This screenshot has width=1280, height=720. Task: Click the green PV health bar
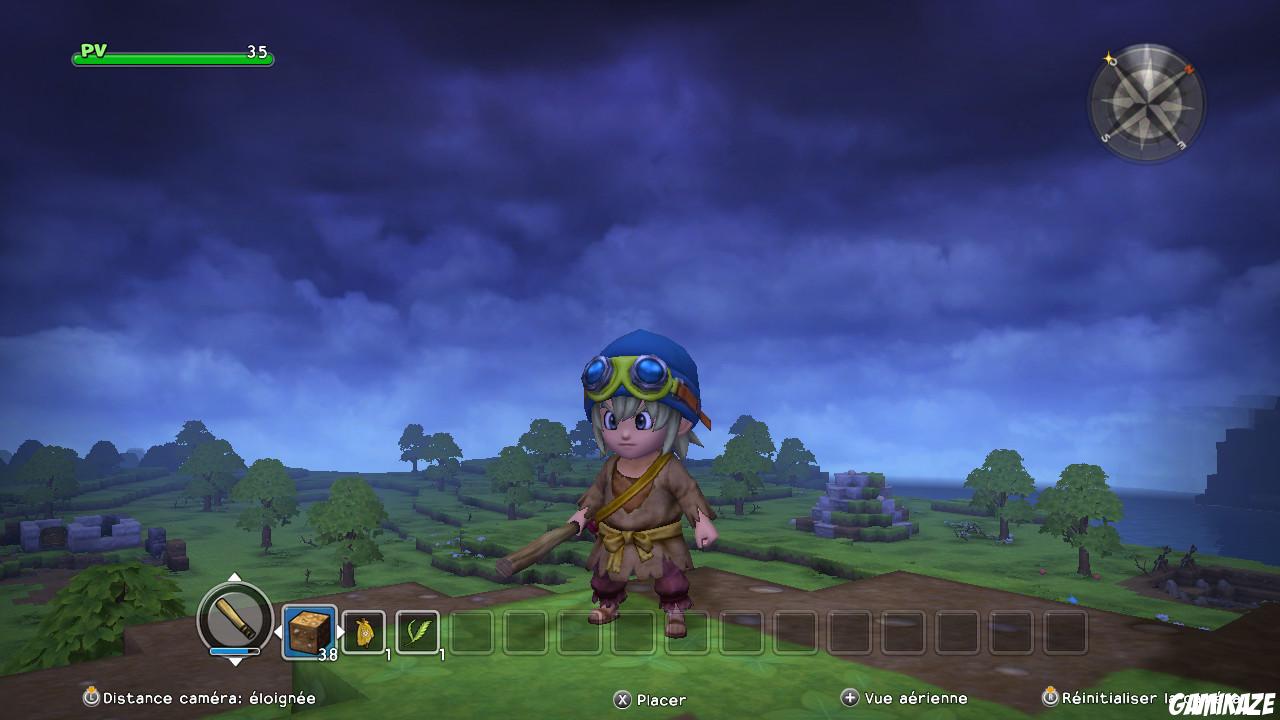pos(170,58)
